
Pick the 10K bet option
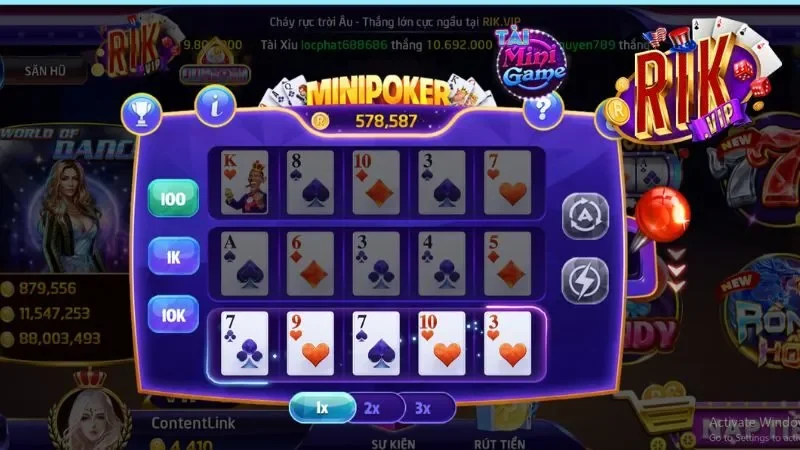(173, 314)
